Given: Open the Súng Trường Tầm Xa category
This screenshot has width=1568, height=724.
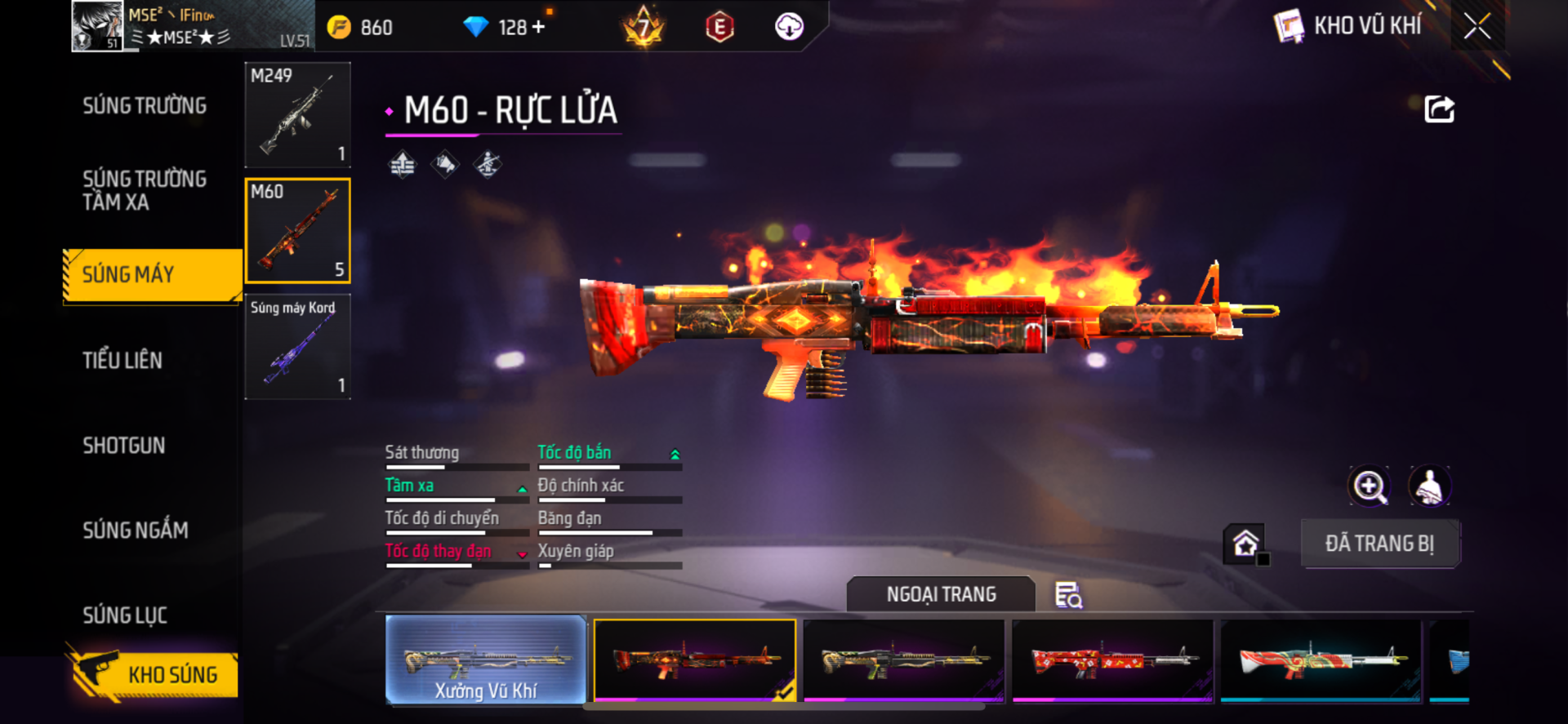Looking at the screenshot, I should [145, 190].
